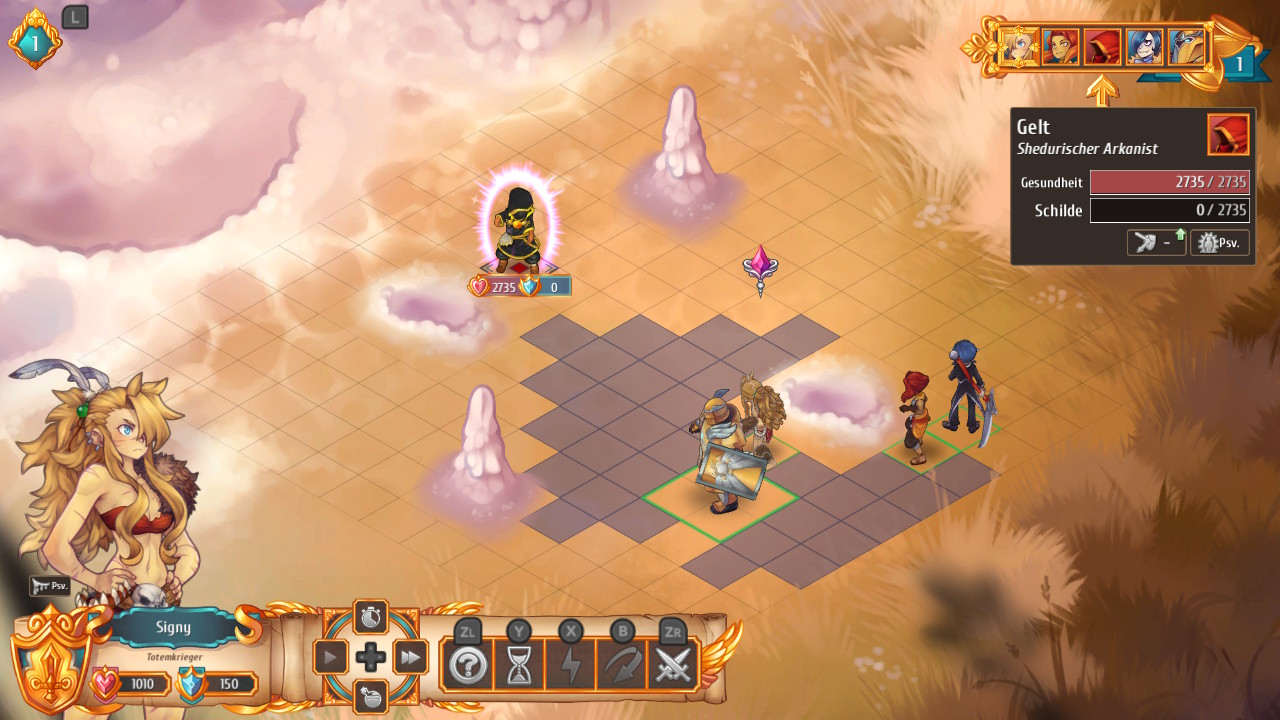Select the blonde hero portrait in turn order

[x=1018, y=47]
